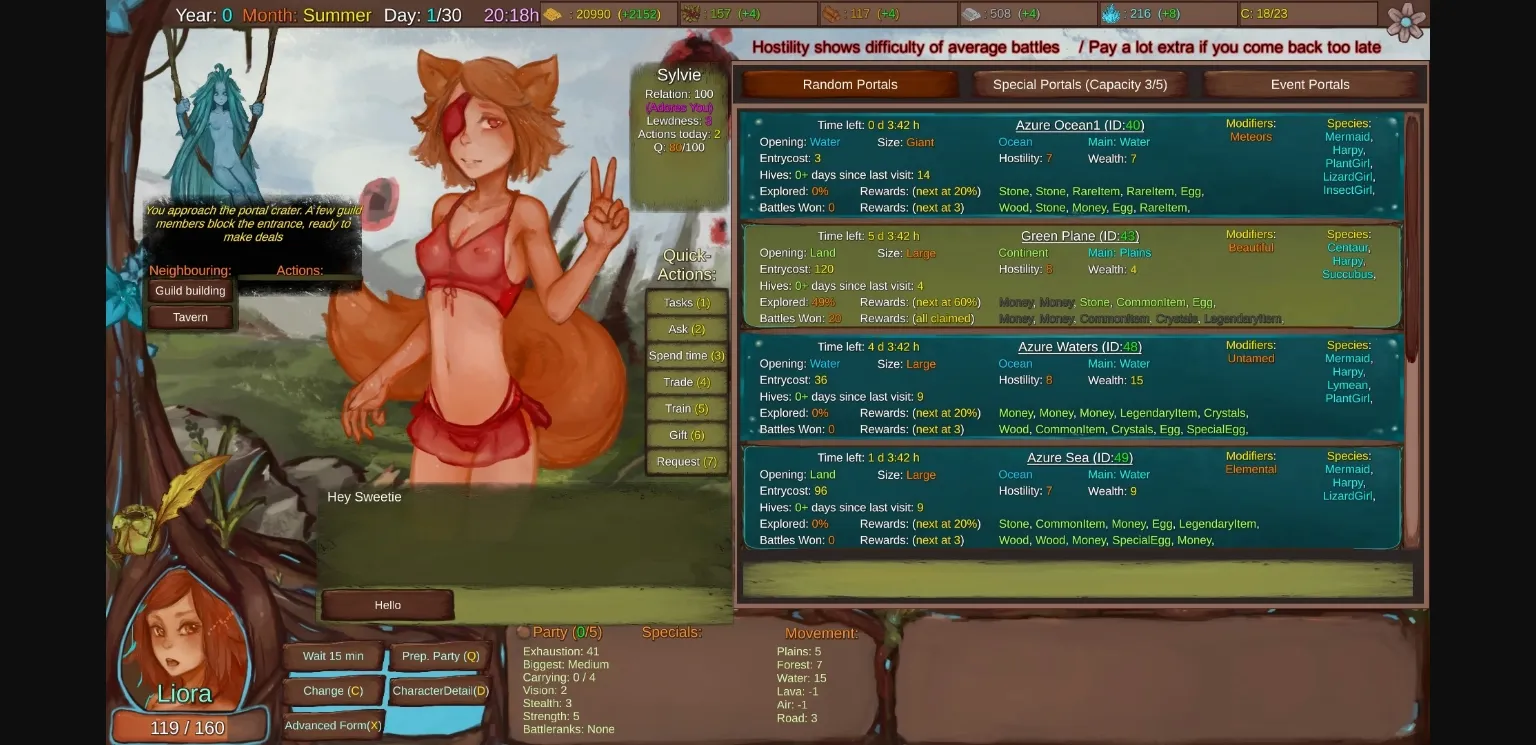This screenshot has width=1536, height=745.
Task: Open the Green Plane (ID:43) portal link
Action: point(1078,236)
